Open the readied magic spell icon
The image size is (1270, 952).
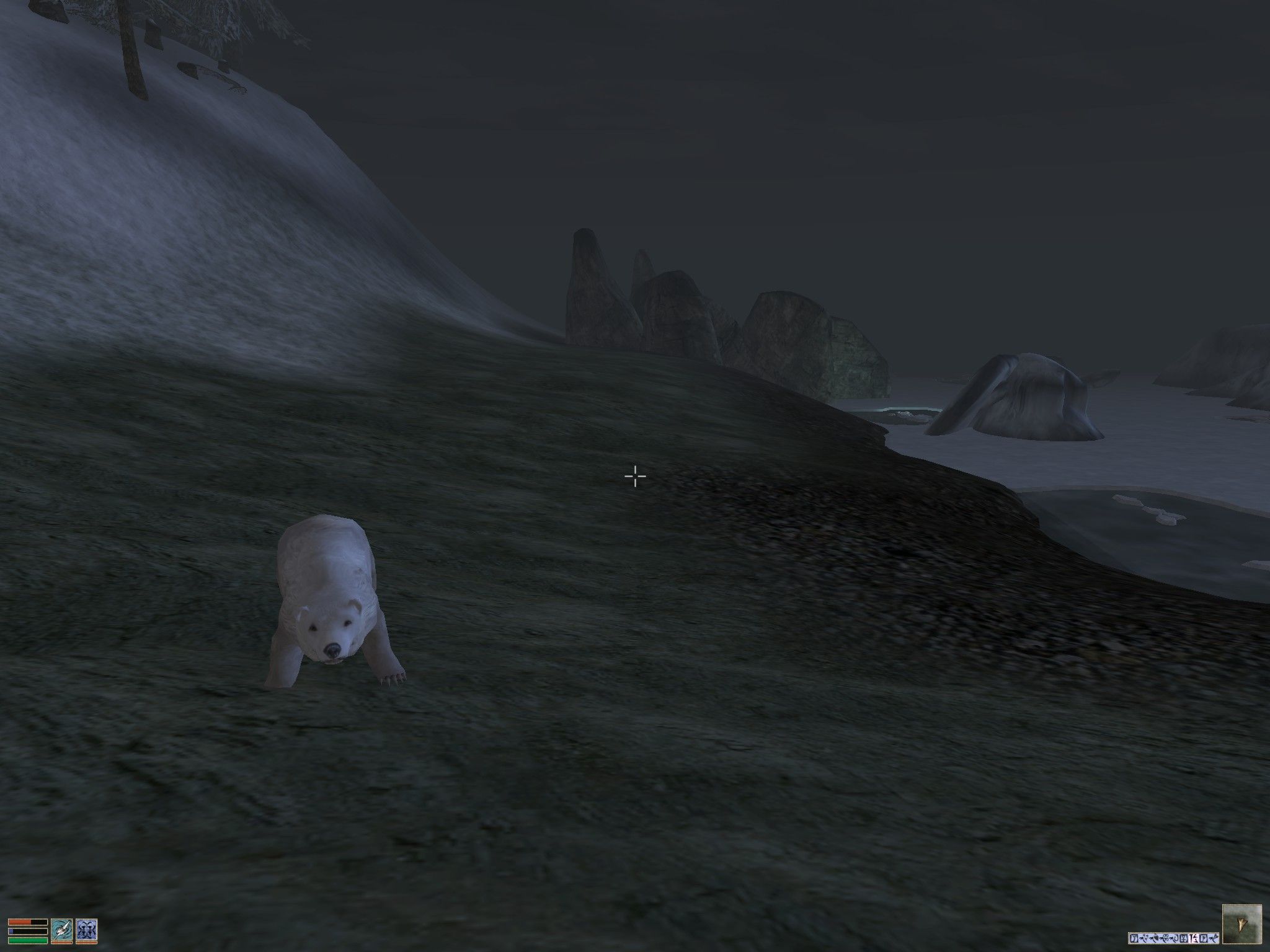pos(86,930)
